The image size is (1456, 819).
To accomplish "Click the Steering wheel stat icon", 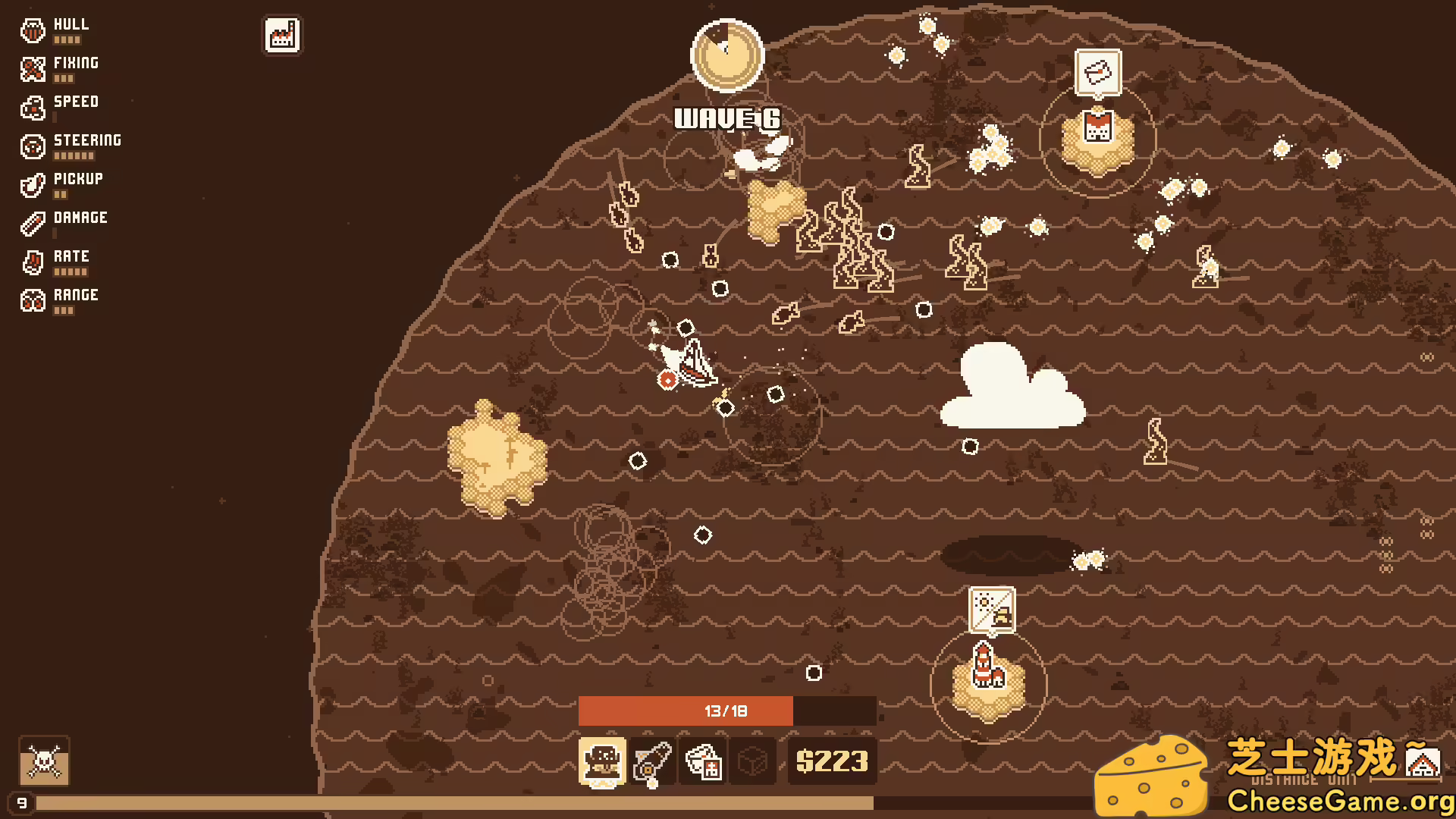I will point(32,146).
